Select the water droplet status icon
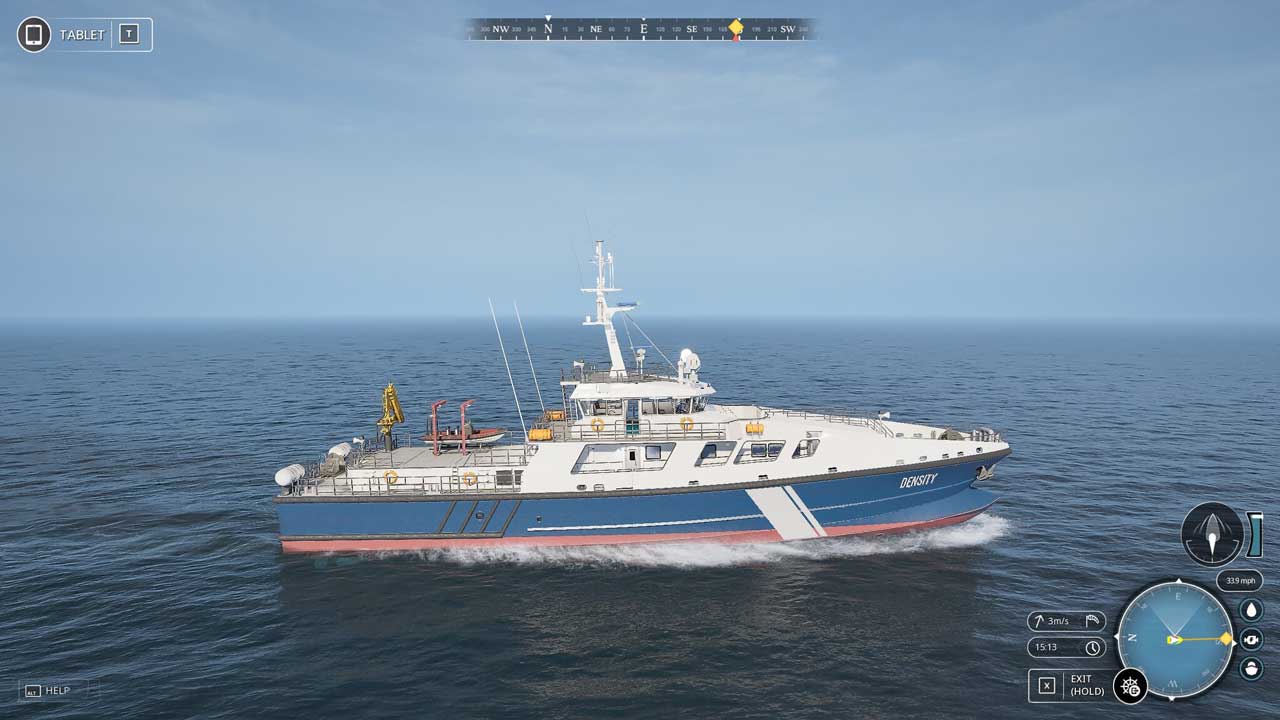This screenshot has height=720, width=1280. (x=1251, y=609)
